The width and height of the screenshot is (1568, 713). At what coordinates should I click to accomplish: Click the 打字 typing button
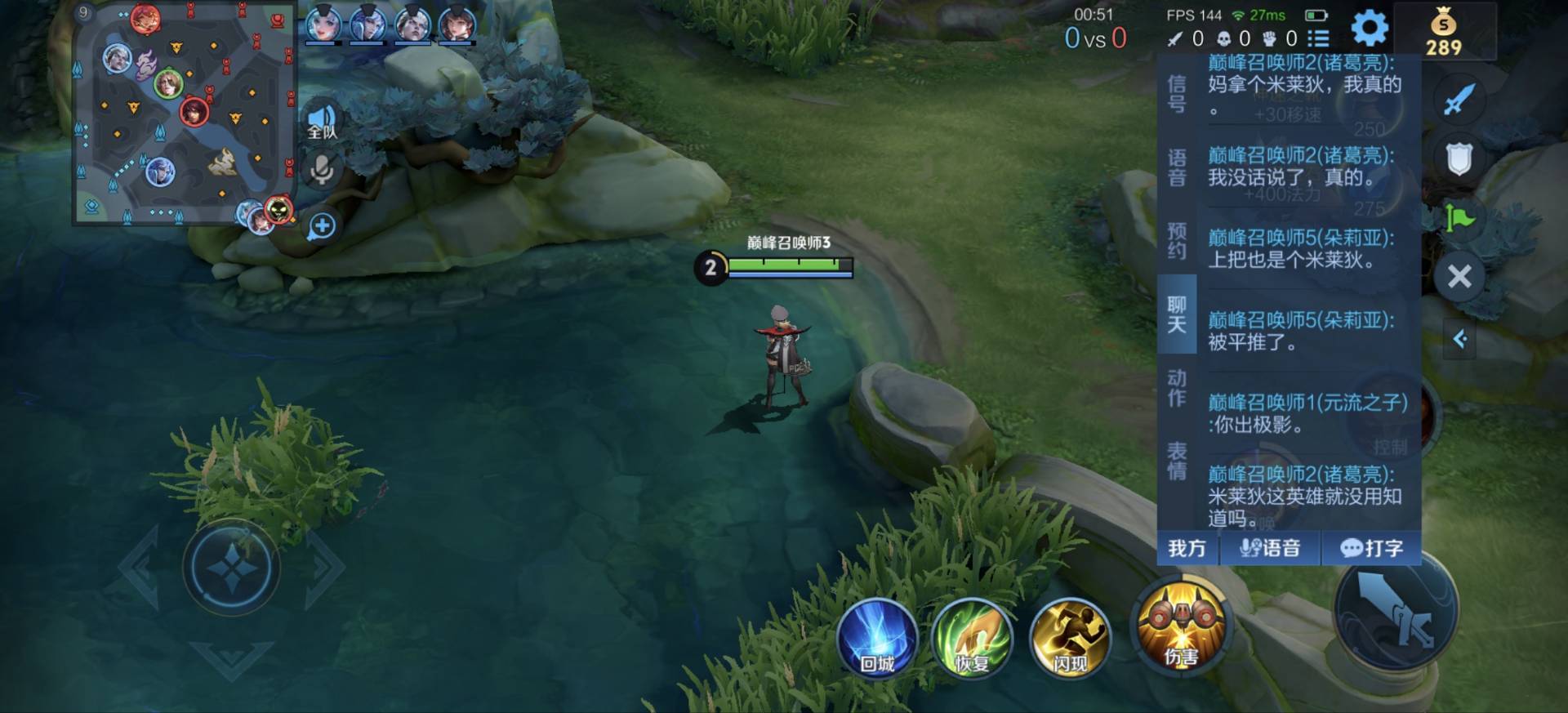click(x=1372, y=548)
